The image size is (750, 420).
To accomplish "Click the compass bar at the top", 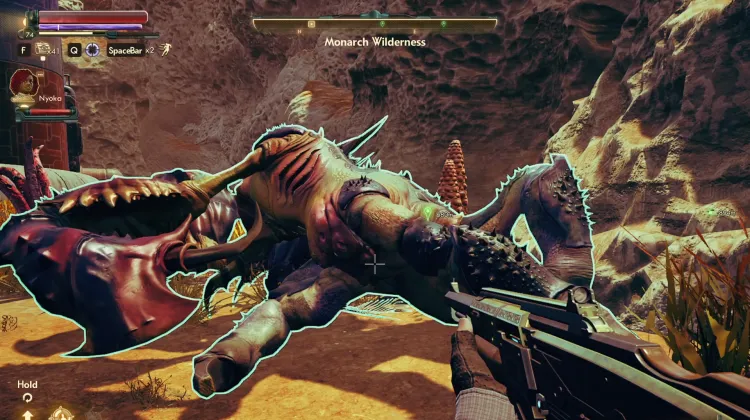I will pos(375,23).
